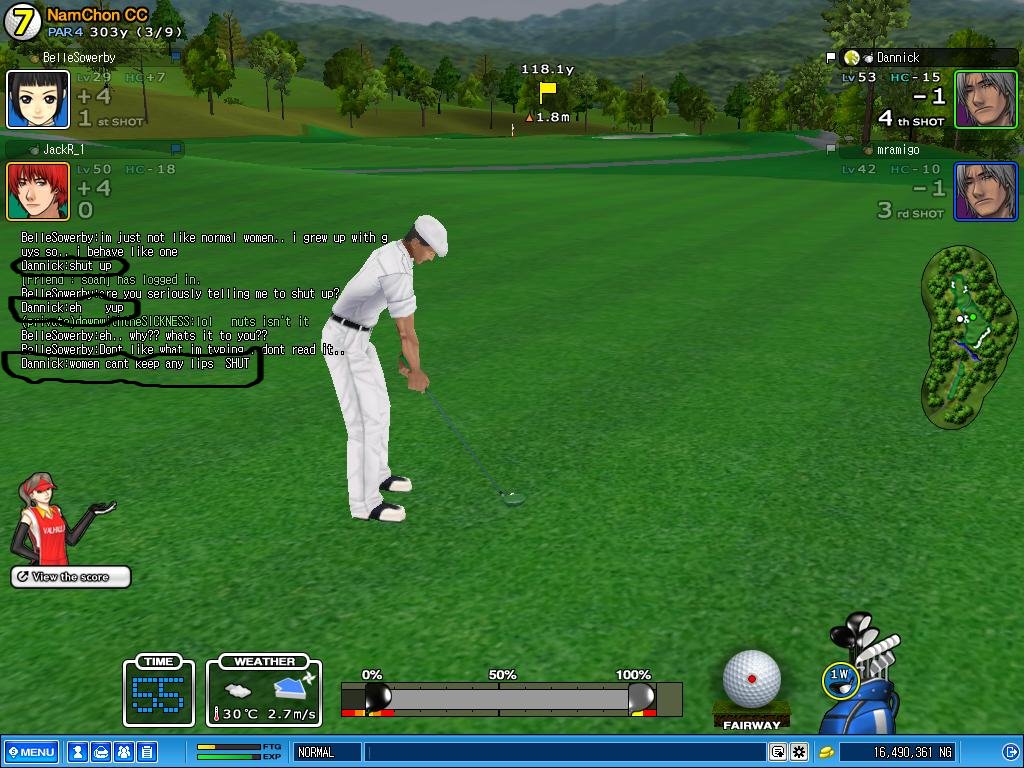Viewport: 1024px width, 768px height.
Task: Open the course minimap
Action: click(x=961, y=336)
